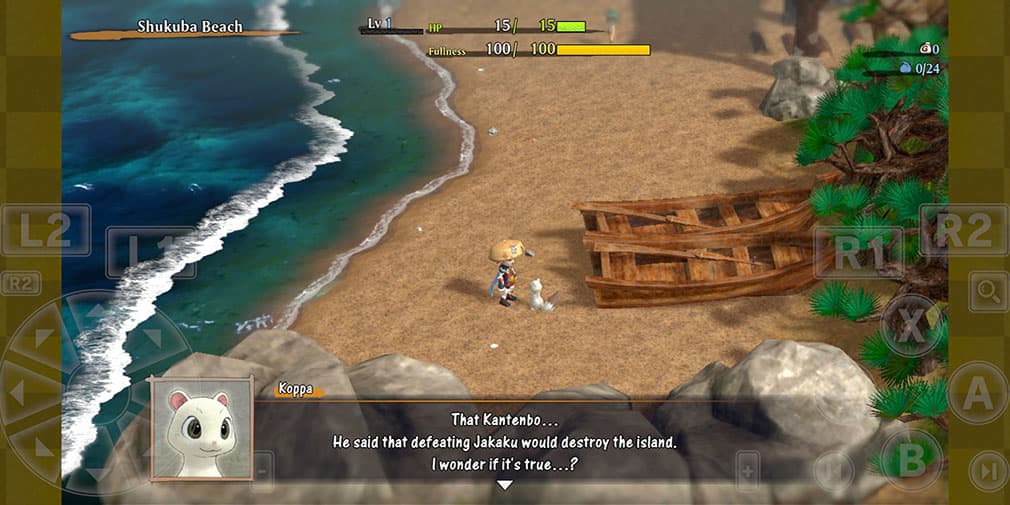Tap the L1 shoulder touch button
Viewport: 1010px width, 505px height.
click(x=150, y=252)
